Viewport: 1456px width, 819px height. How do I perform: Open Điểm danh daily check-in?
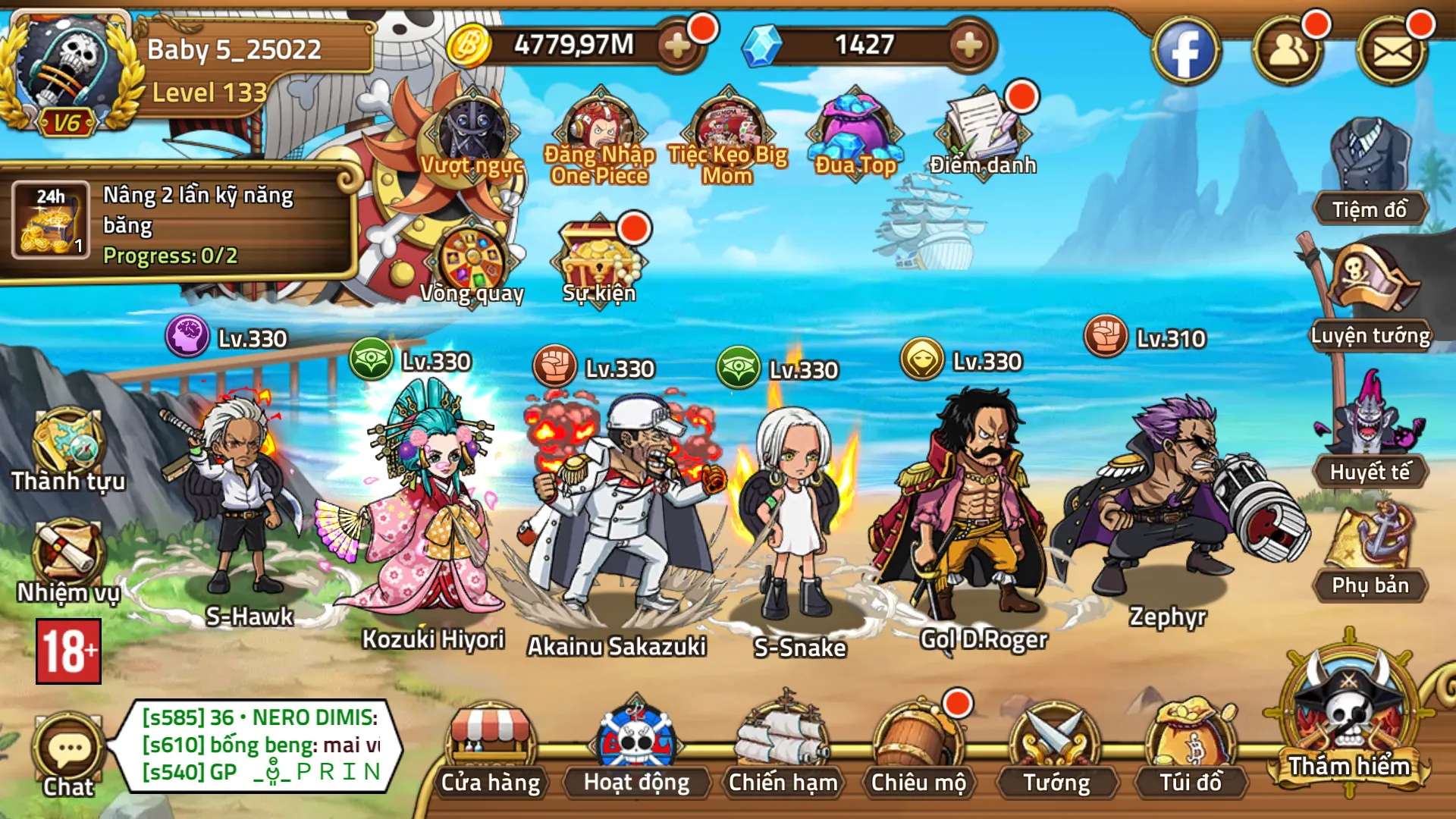pyautogui.click(x=983, y=133)
